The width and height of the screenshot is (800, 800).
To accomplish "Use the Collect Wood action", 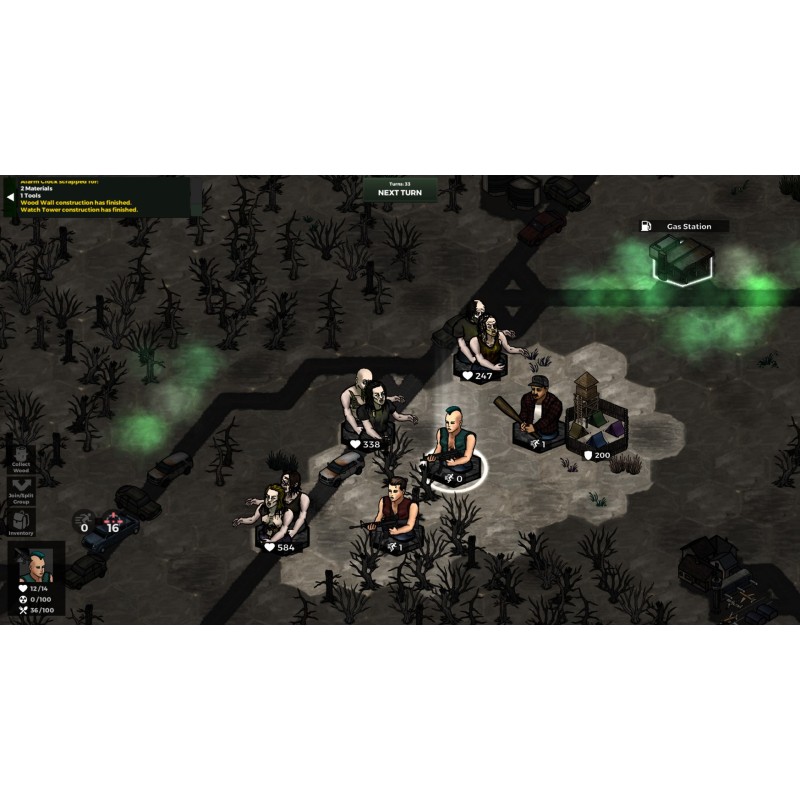I will 21,456.
